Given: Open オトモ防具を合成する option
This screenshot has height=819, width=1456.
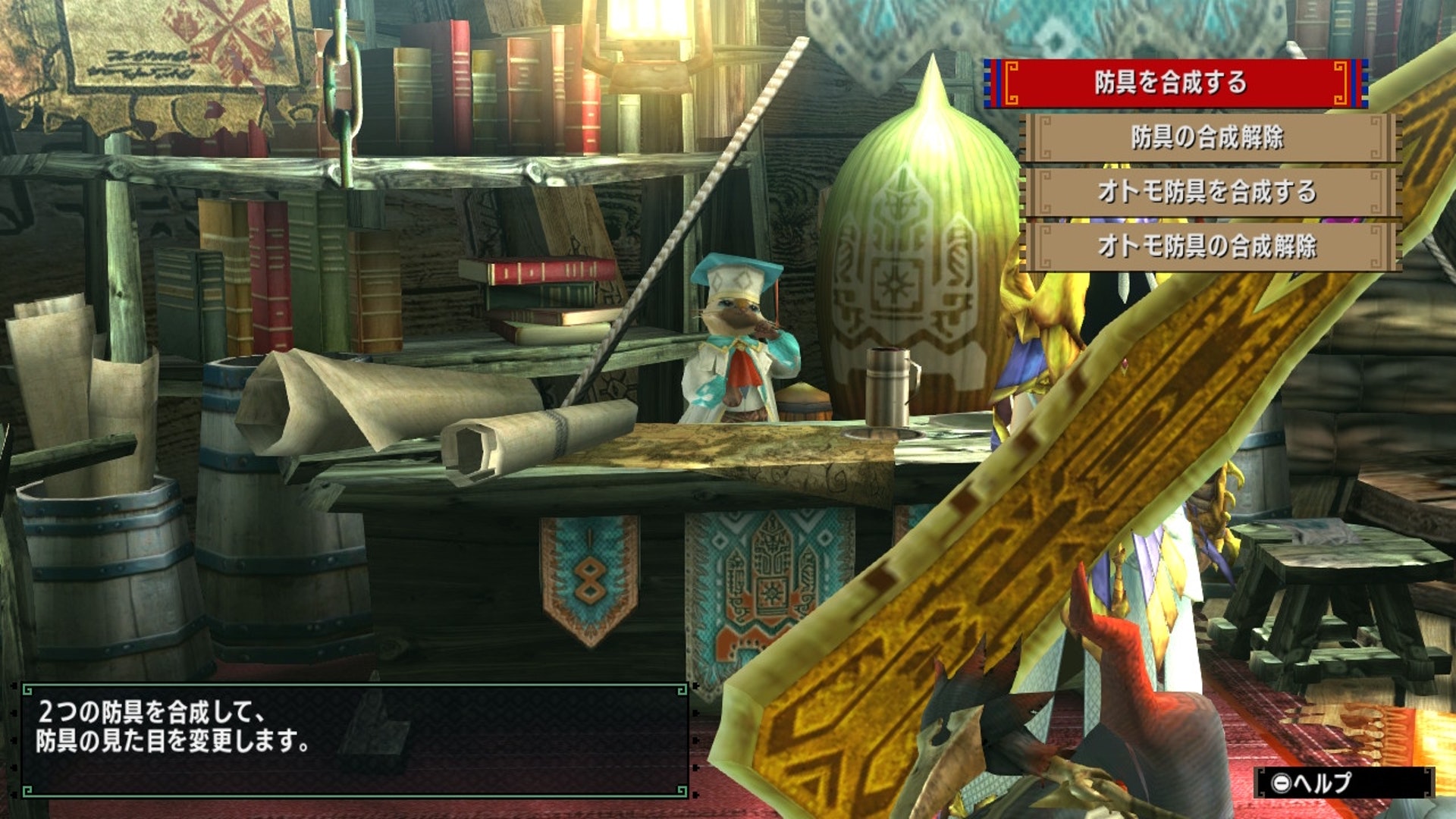Looking at the screenshot, I should 1207,192.
